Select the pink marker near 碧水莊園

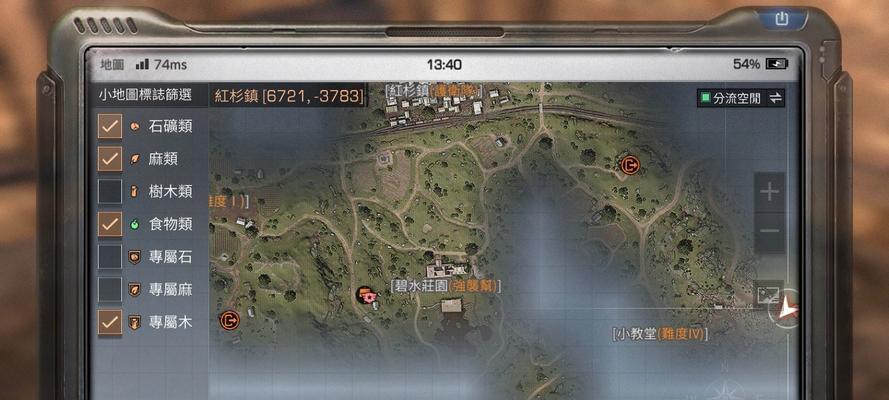pyautogui.click(x=367, y=294)
